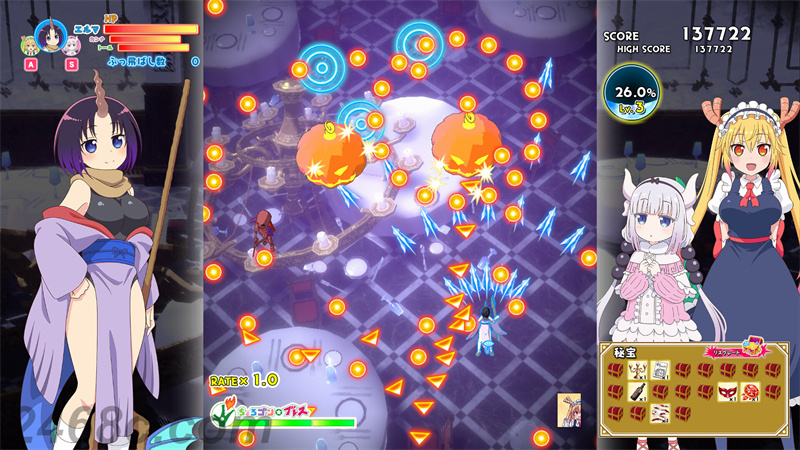Click the Tohru thumbnail near the playfield corner
Viewport: 800px width, 450px height.
(568, 407)
